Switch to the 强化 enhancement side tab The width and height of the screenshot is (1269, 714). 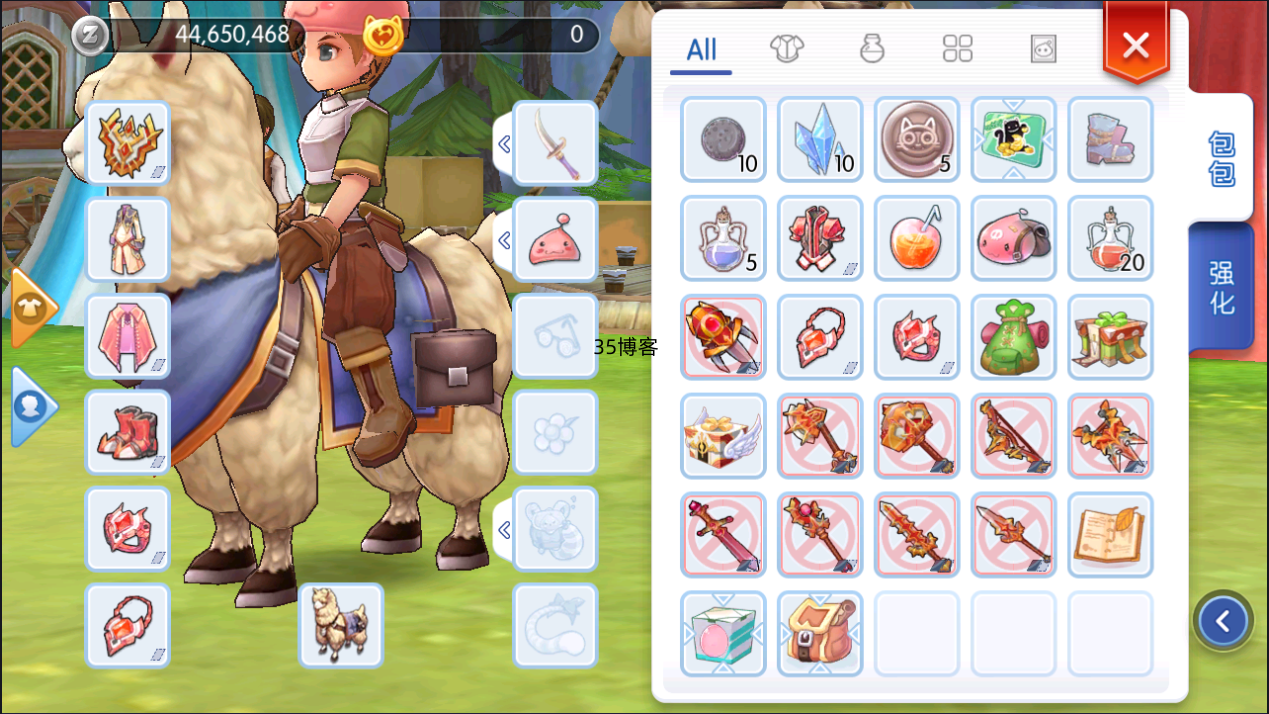1221,288
